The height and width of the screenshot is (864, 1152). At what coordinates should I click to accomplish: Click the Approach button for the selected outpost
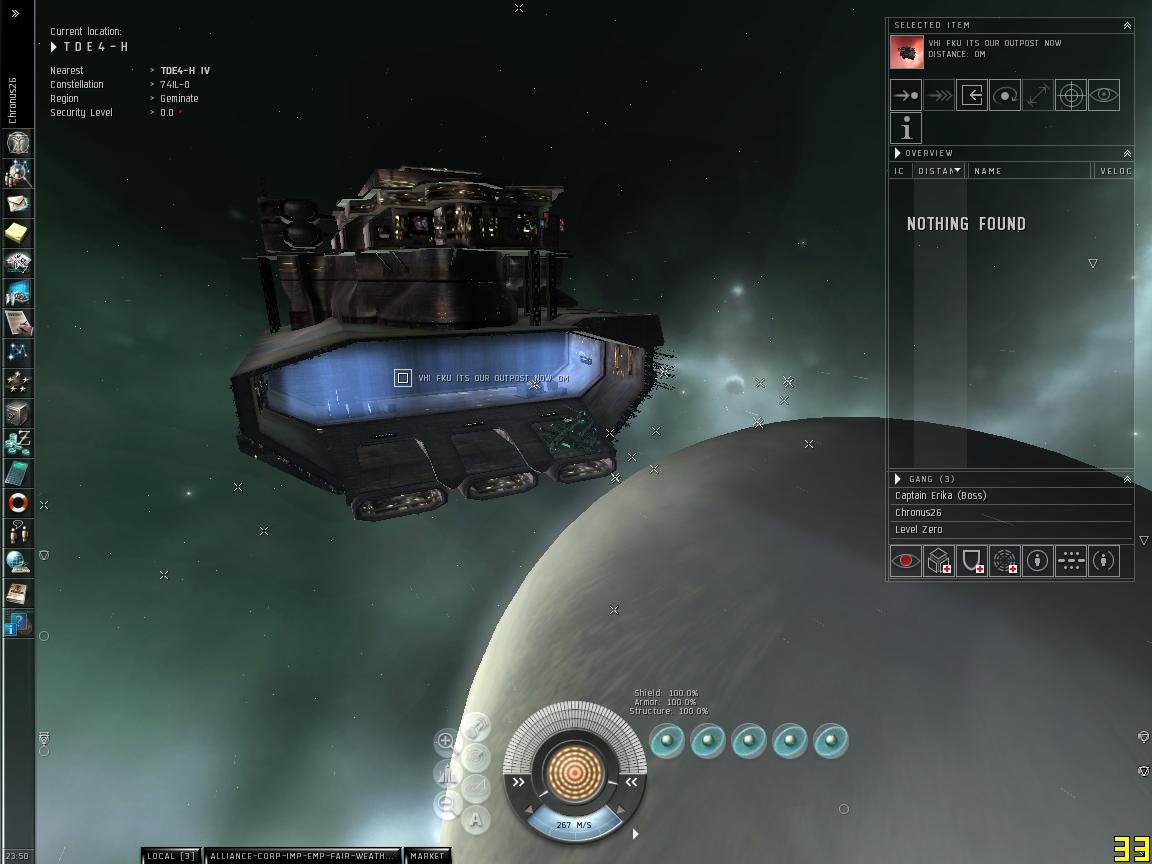pyautogui.click(x=906, y=95)
